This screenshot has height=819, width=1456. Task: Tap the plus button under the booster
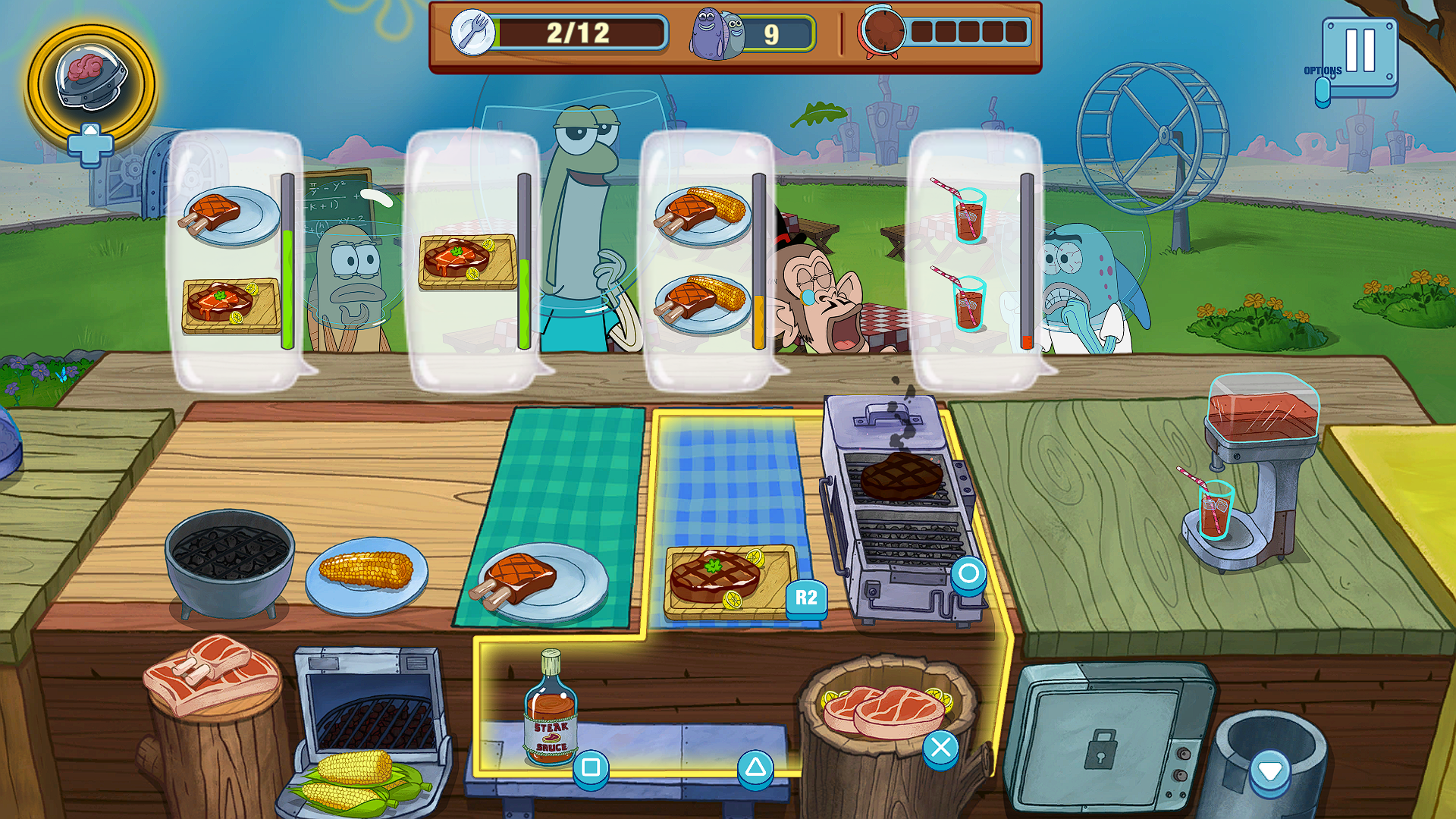(x=89, y=146)
